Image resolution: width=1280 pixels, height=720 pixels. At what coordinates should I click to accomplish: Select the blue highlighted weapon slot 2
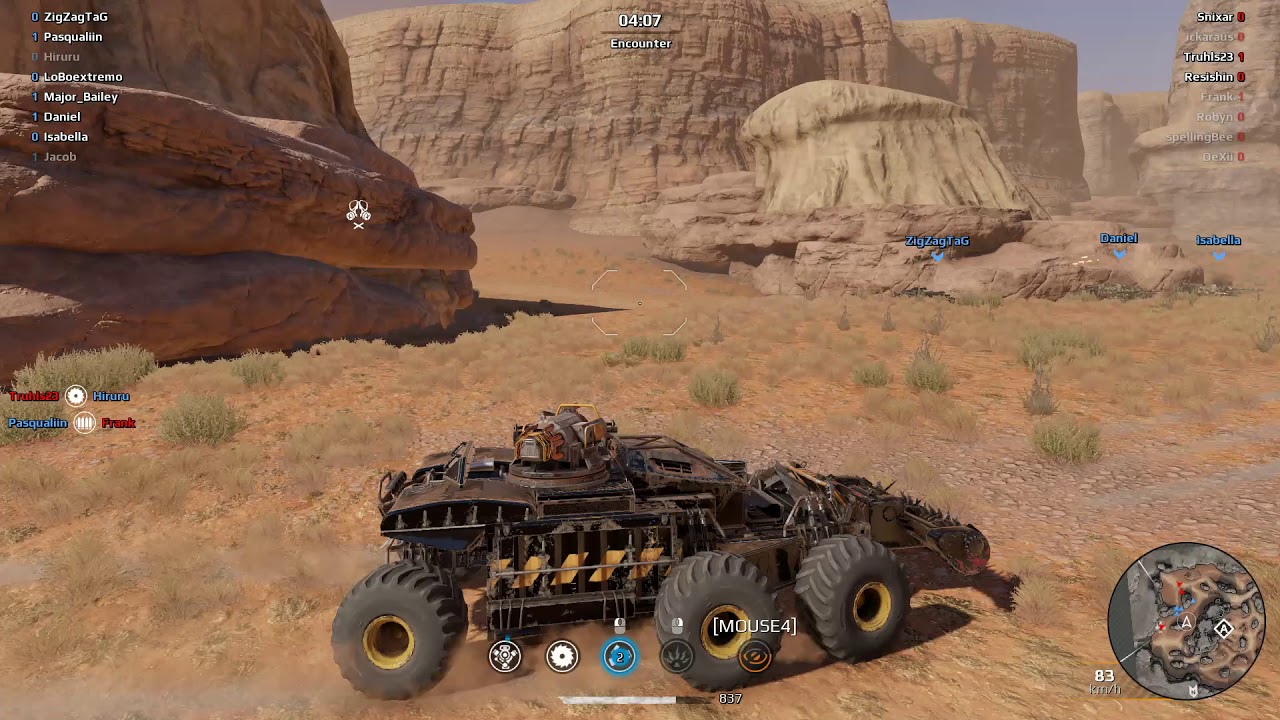tap(620, 656)
